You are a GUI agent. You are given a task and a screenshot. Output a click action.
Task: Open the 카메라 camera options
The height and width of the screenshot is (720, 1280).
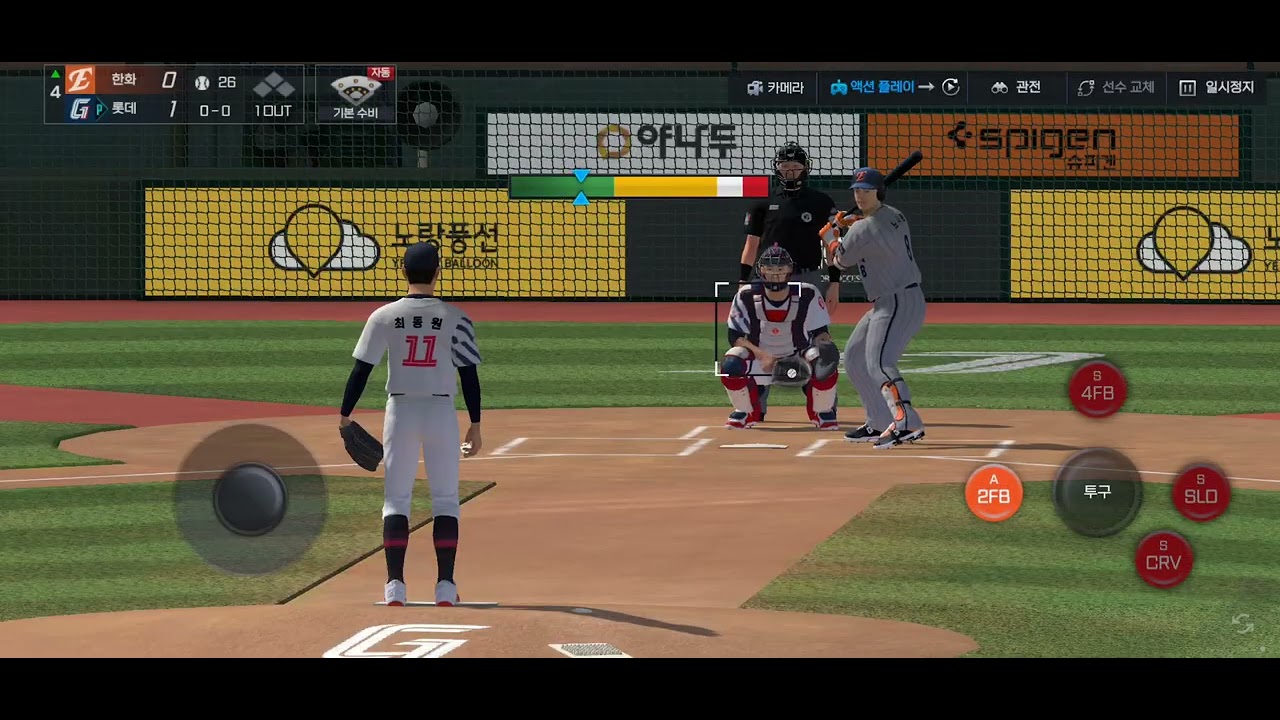click(x=775, y=88)
